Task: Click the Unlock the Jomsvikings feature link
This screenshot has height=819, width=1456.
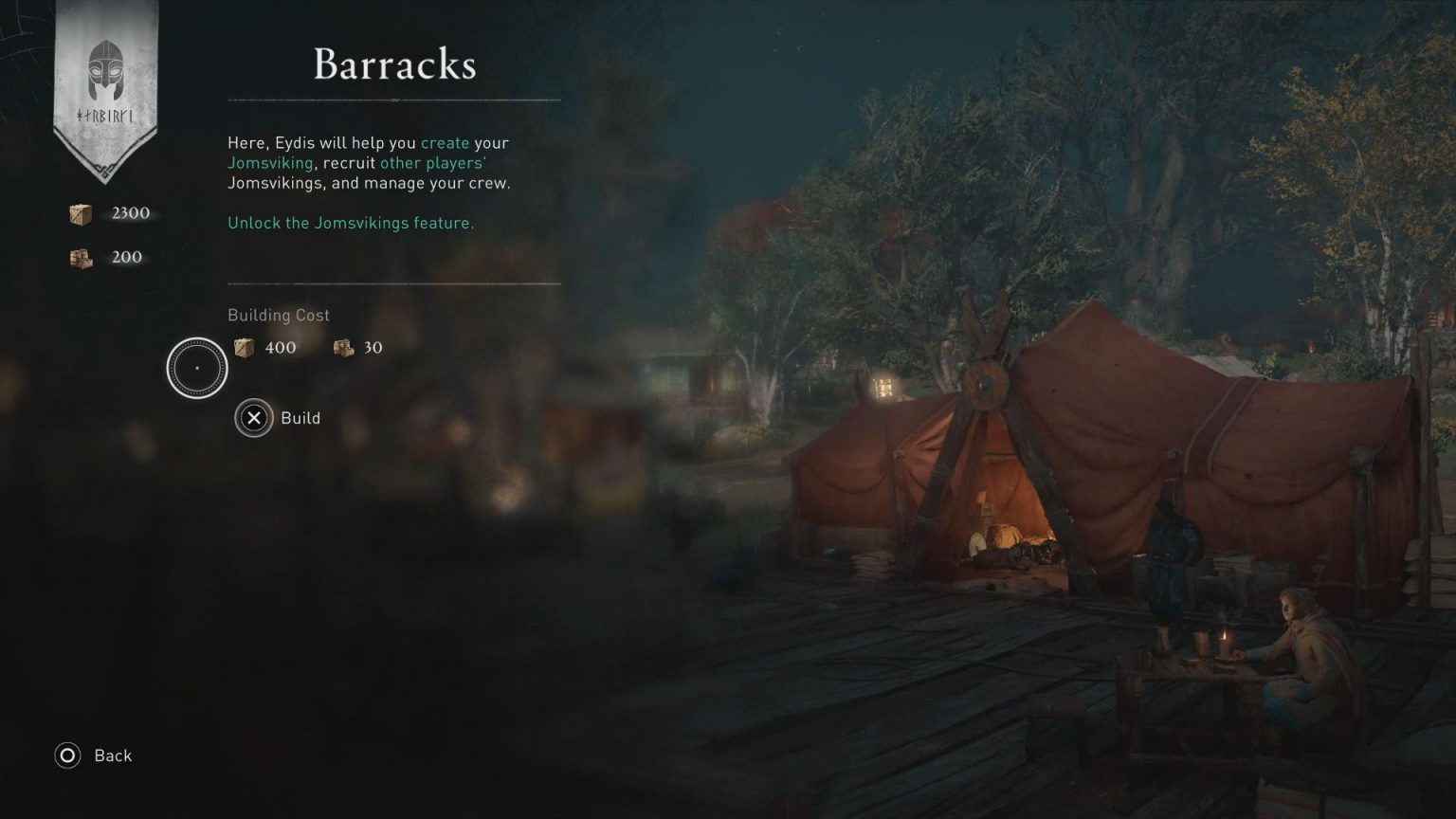Action: pos(350,223)
